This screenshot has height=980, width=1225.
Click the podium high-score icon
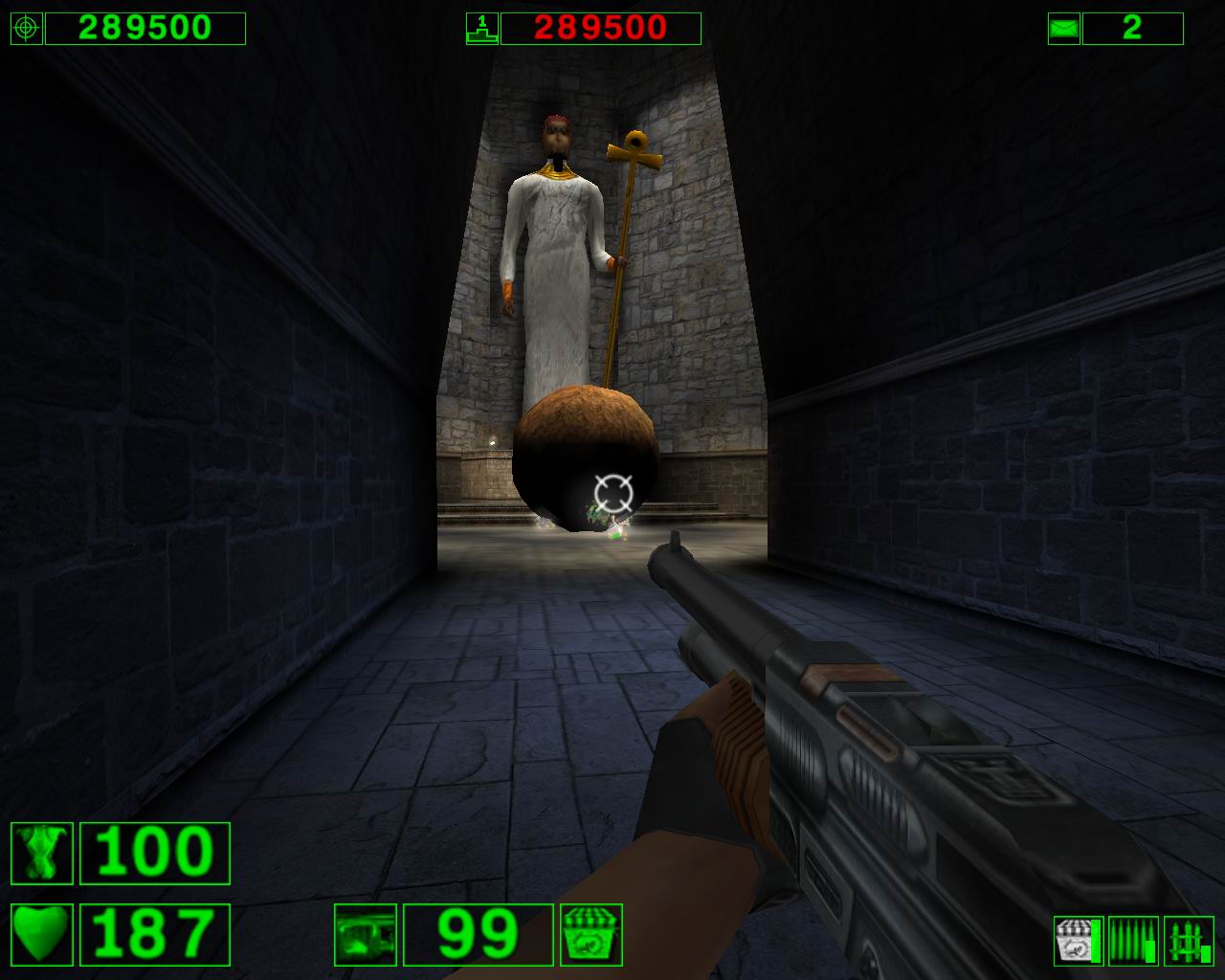tap(481, 29)
